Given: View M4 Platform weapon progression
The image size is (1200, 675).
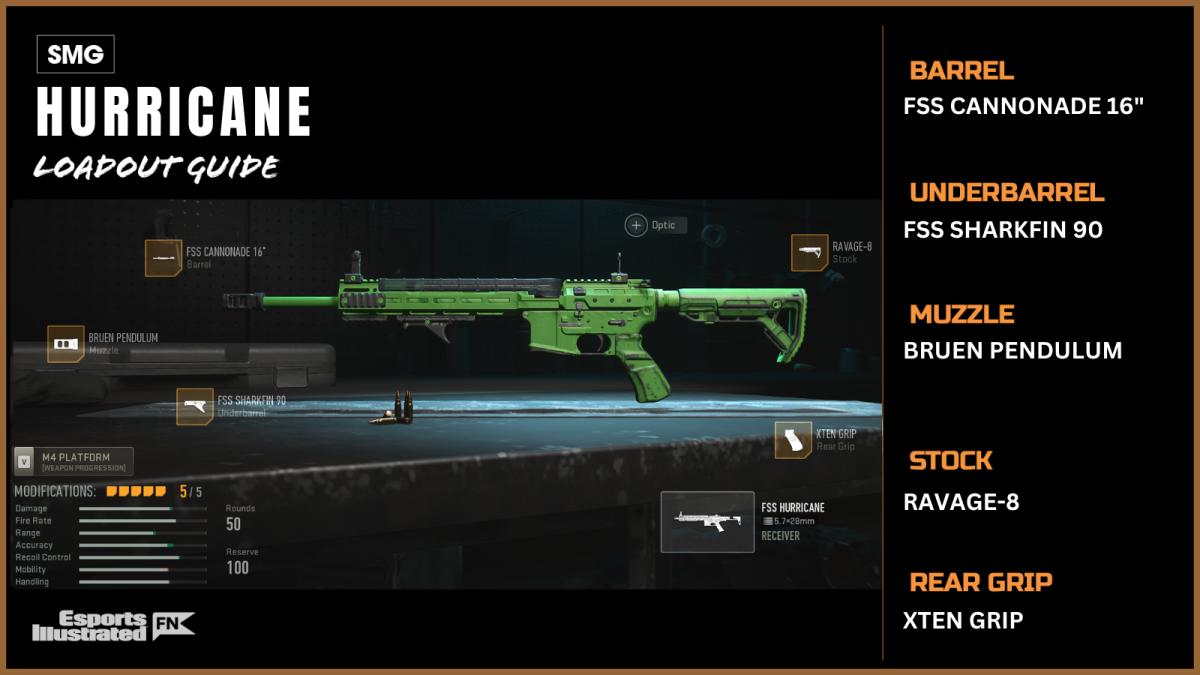Looking at the screenshot, I should pyautogui.click(x=73, y=461).
